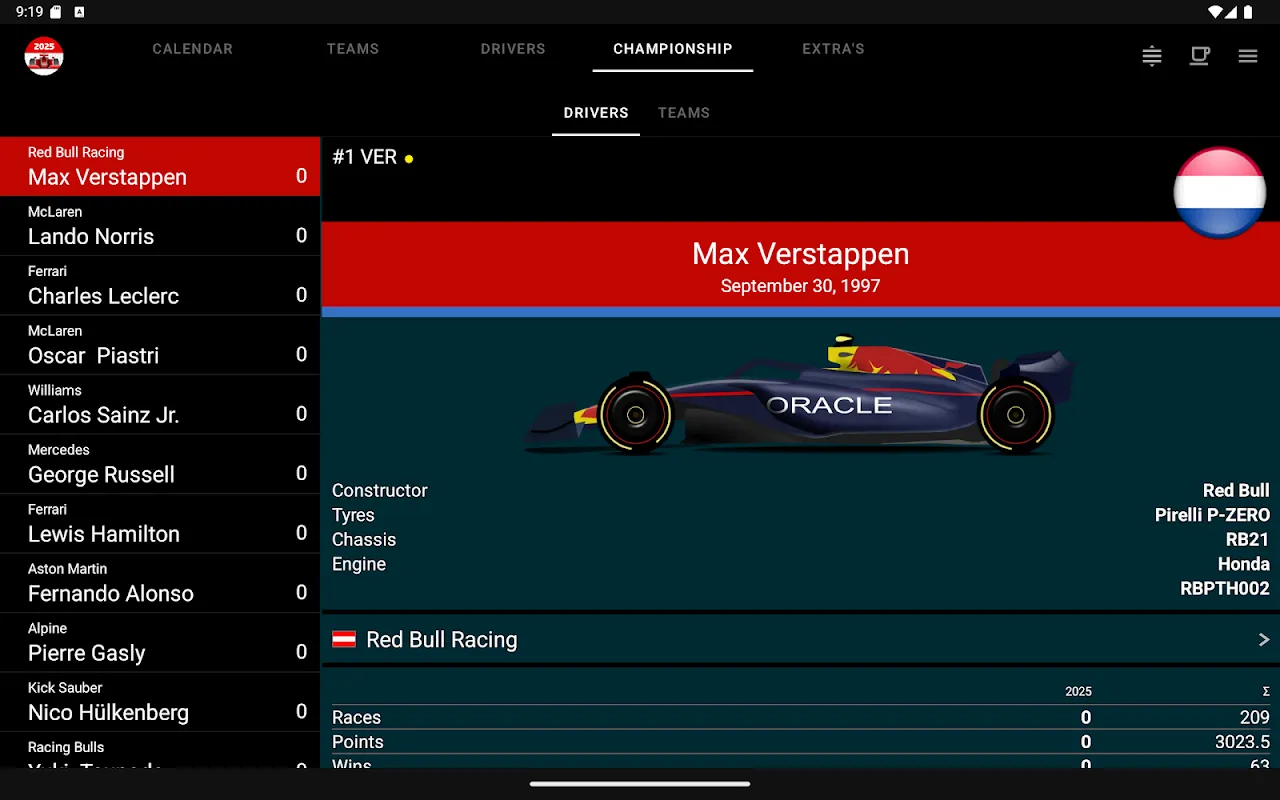Select the Drivers standings sub-tab
This screenshot has width=1280, height=800.
(596, 113)
